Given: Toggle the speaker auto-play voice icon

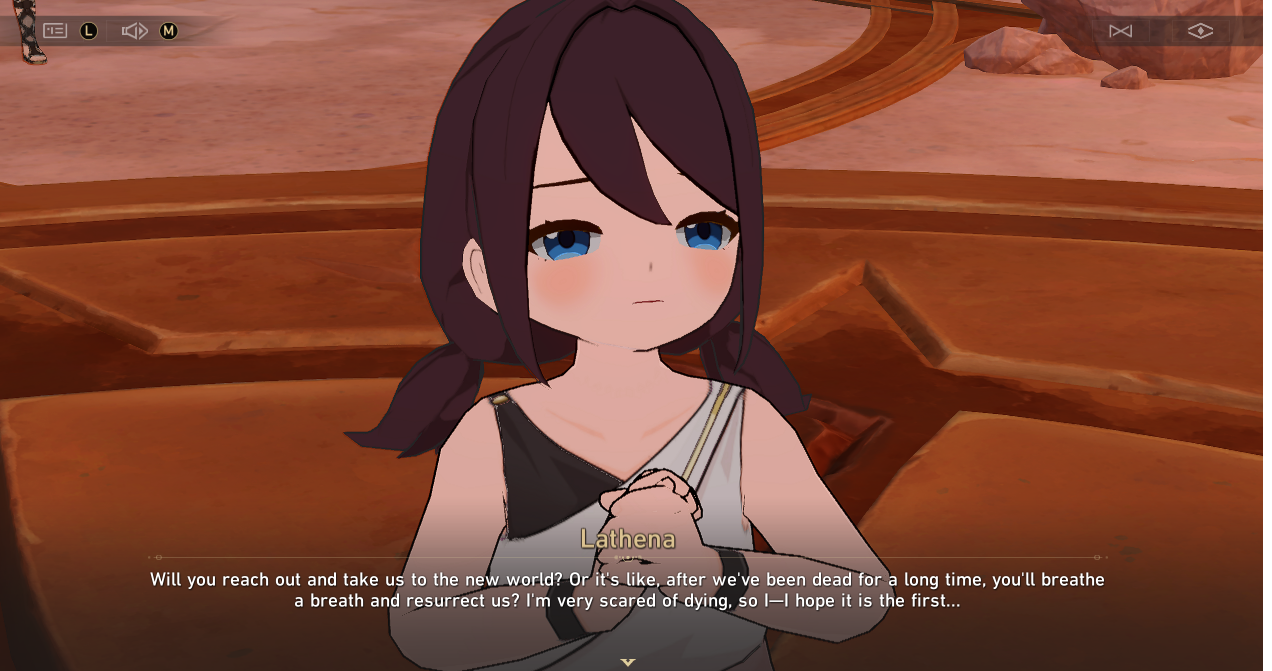Looking at the screenshot, I should point(134,31).
